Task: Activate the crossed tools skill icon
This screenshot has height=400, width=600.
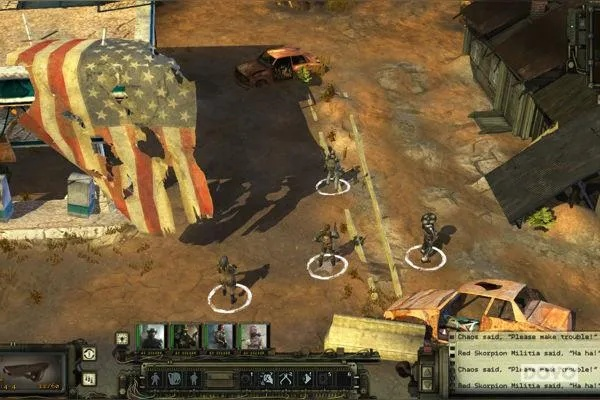Action: (287, 379)
